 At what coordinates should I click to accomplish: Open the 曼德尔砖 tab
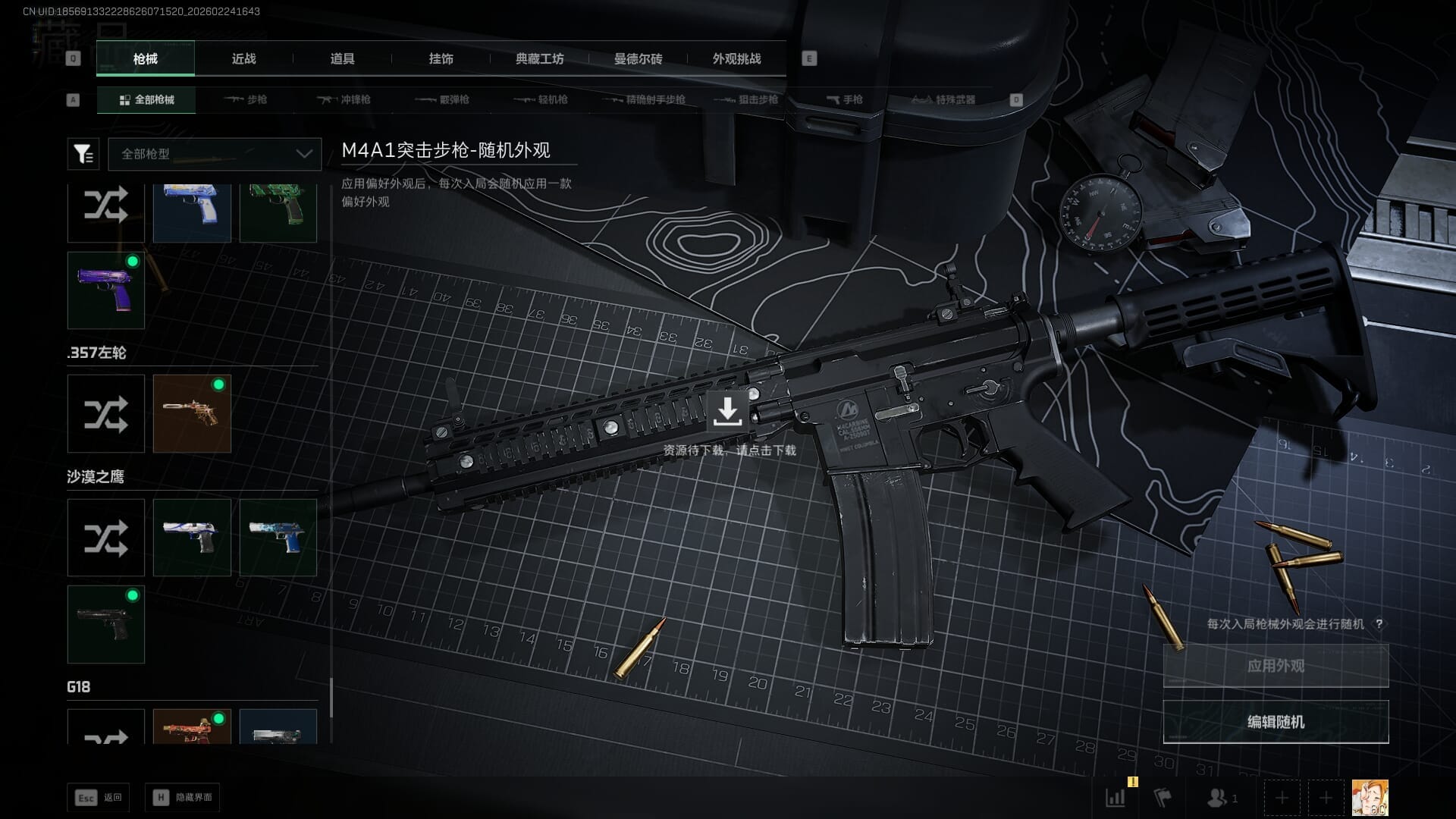[x=638, y=58]
